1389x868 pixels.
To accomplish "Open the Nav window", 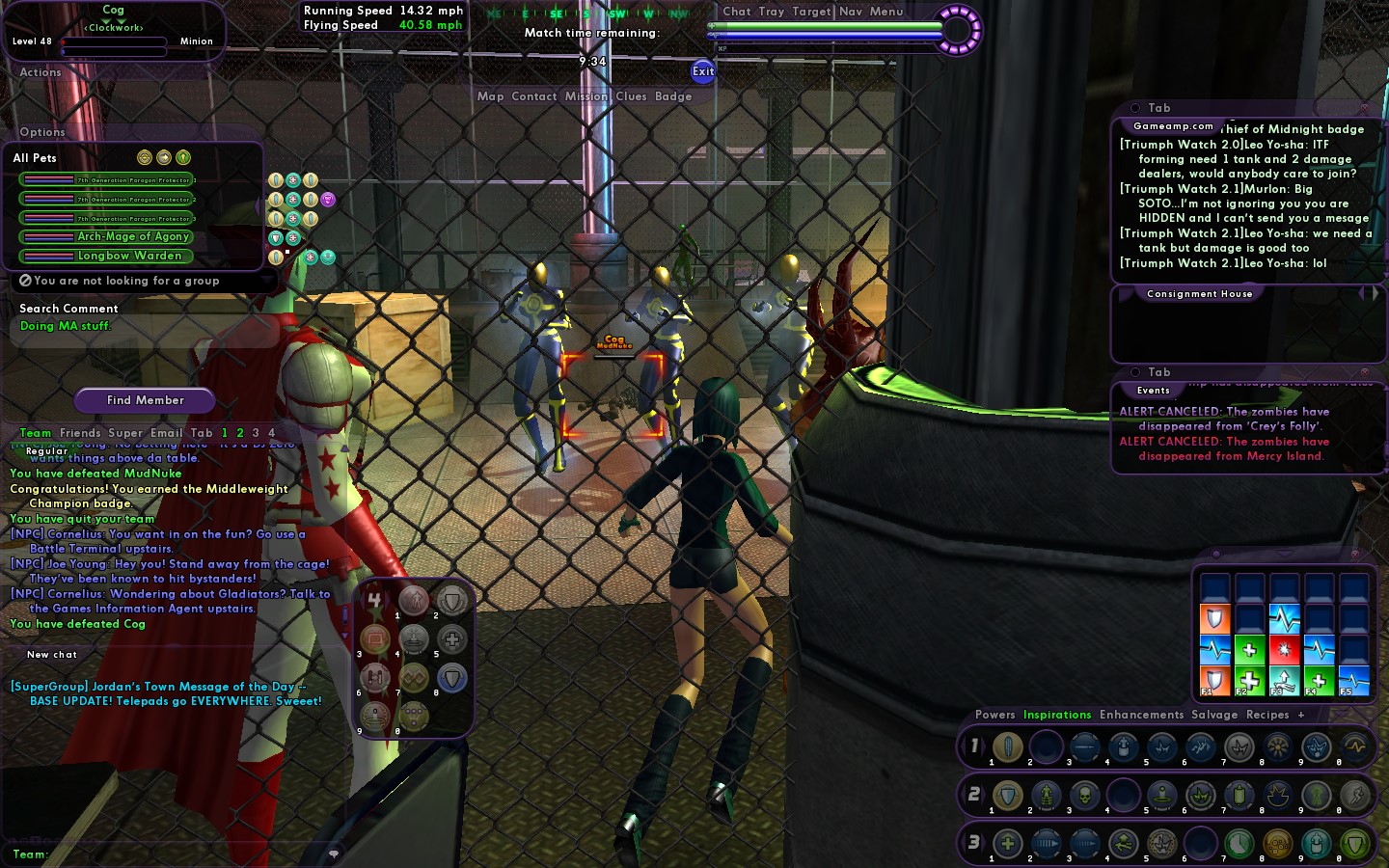I will point(851,12).
